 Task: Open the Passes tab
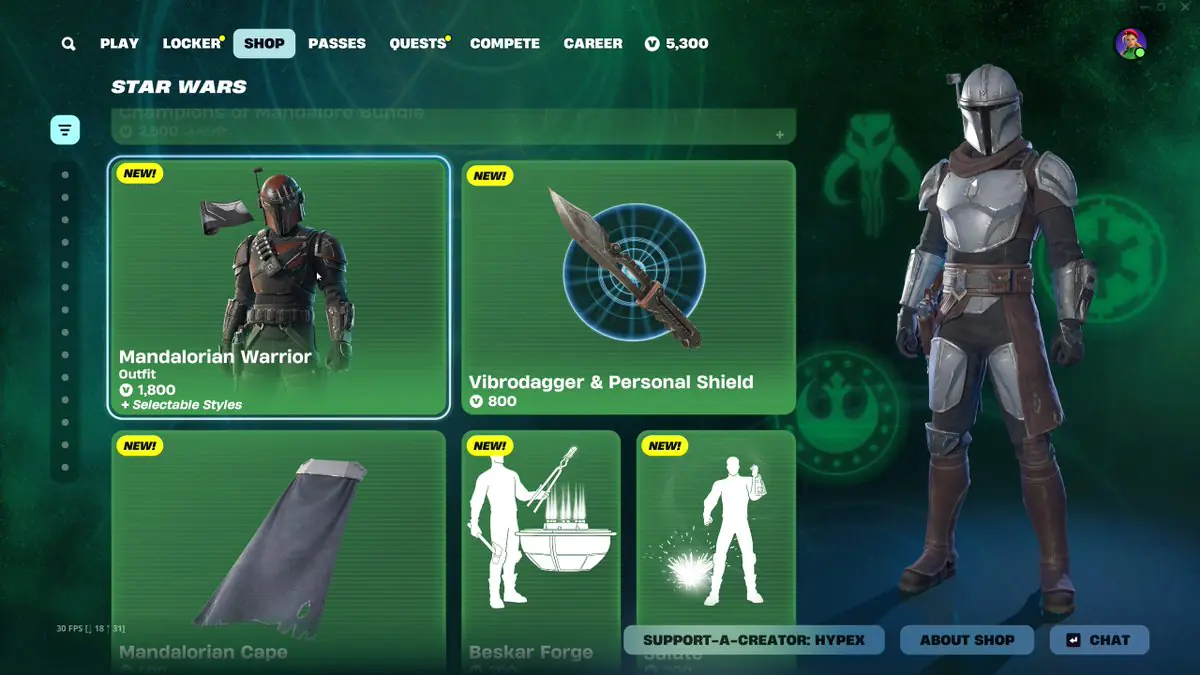click(x=337, y=44)
